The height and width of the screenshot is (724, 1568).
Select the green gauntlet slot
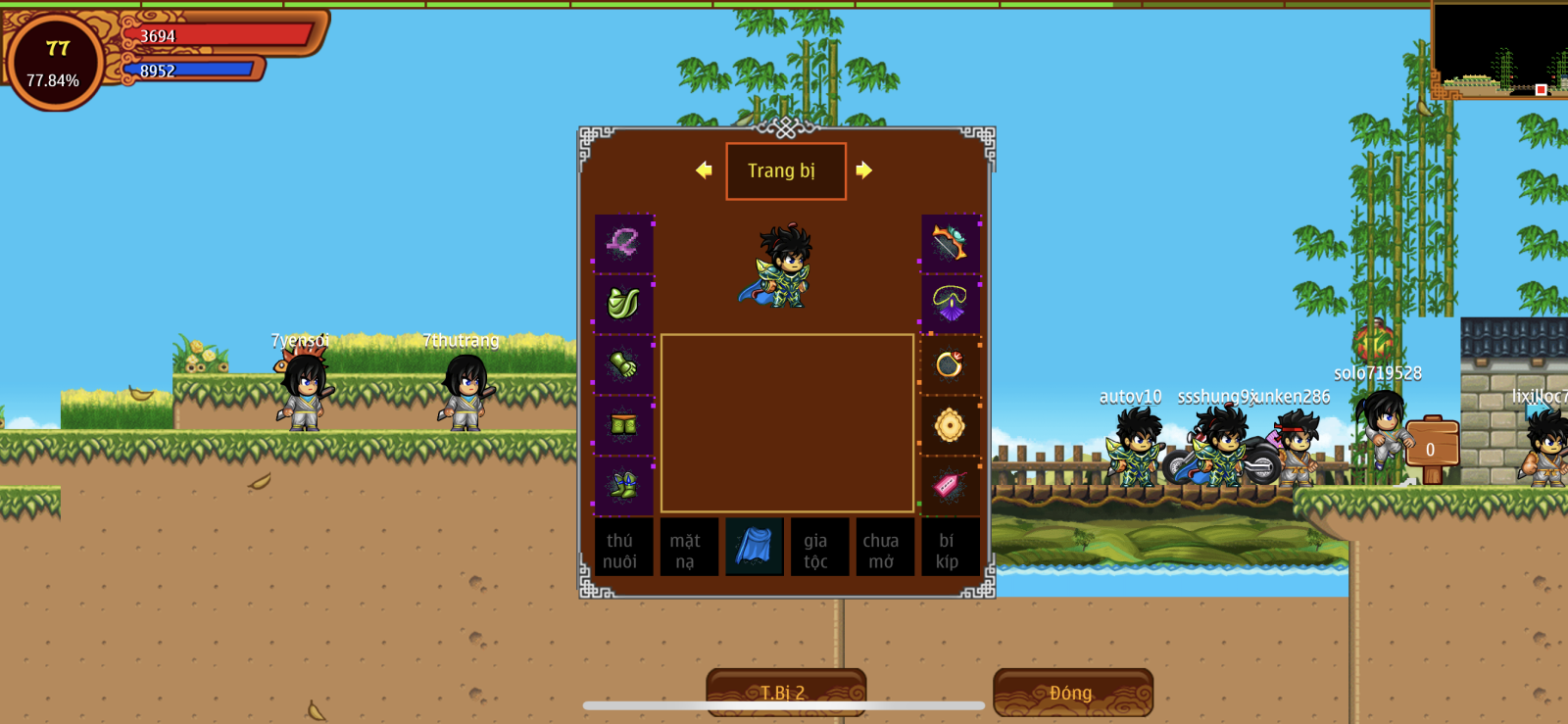[x=623, y=364]
